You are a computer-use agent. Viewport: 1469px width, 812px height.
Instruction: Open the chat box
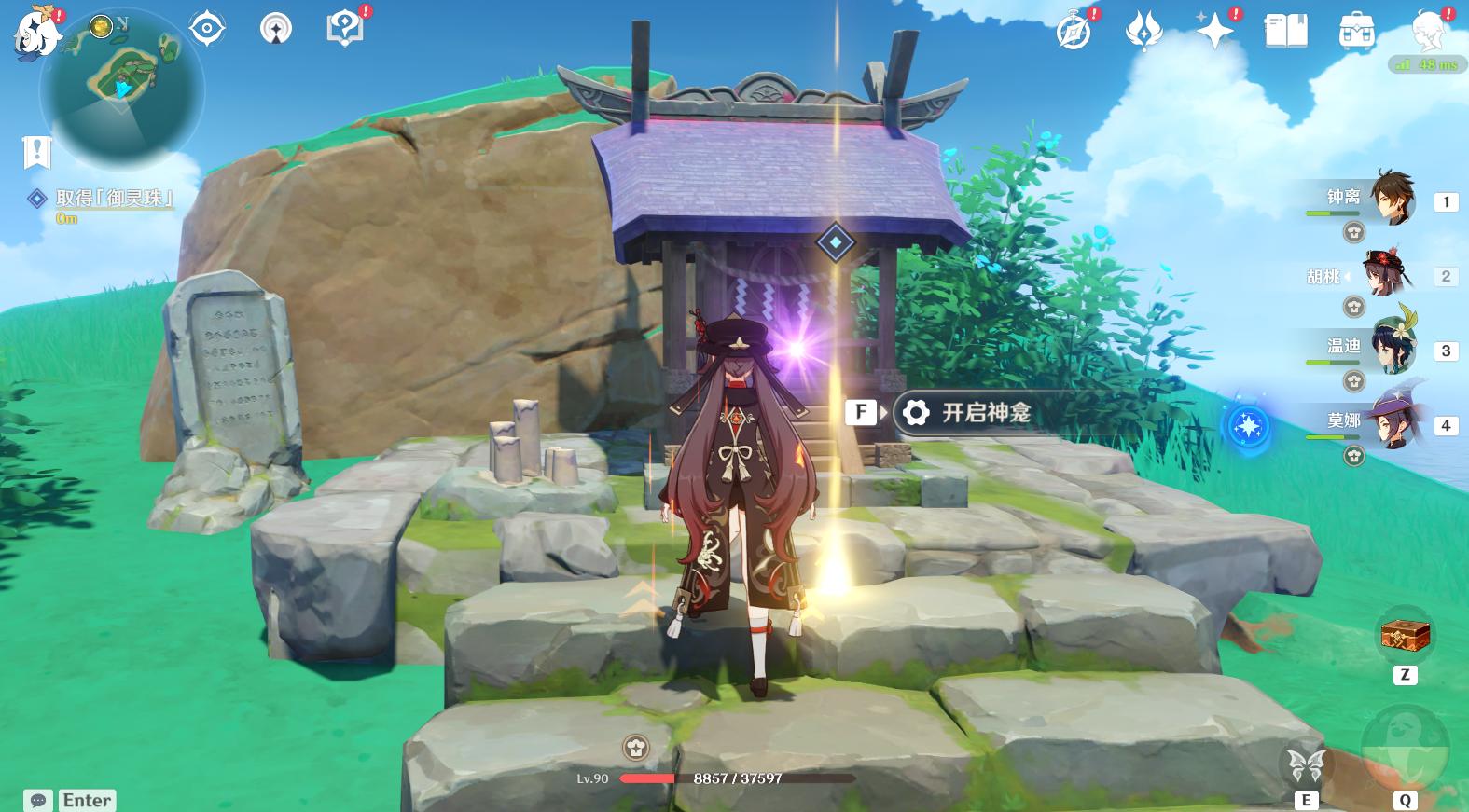tap(38, 800)
